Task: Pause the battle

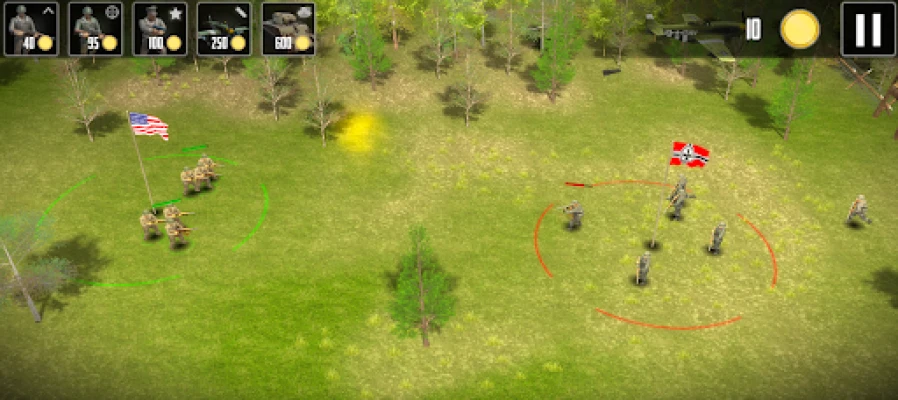Action: click(x=867, y=29)
